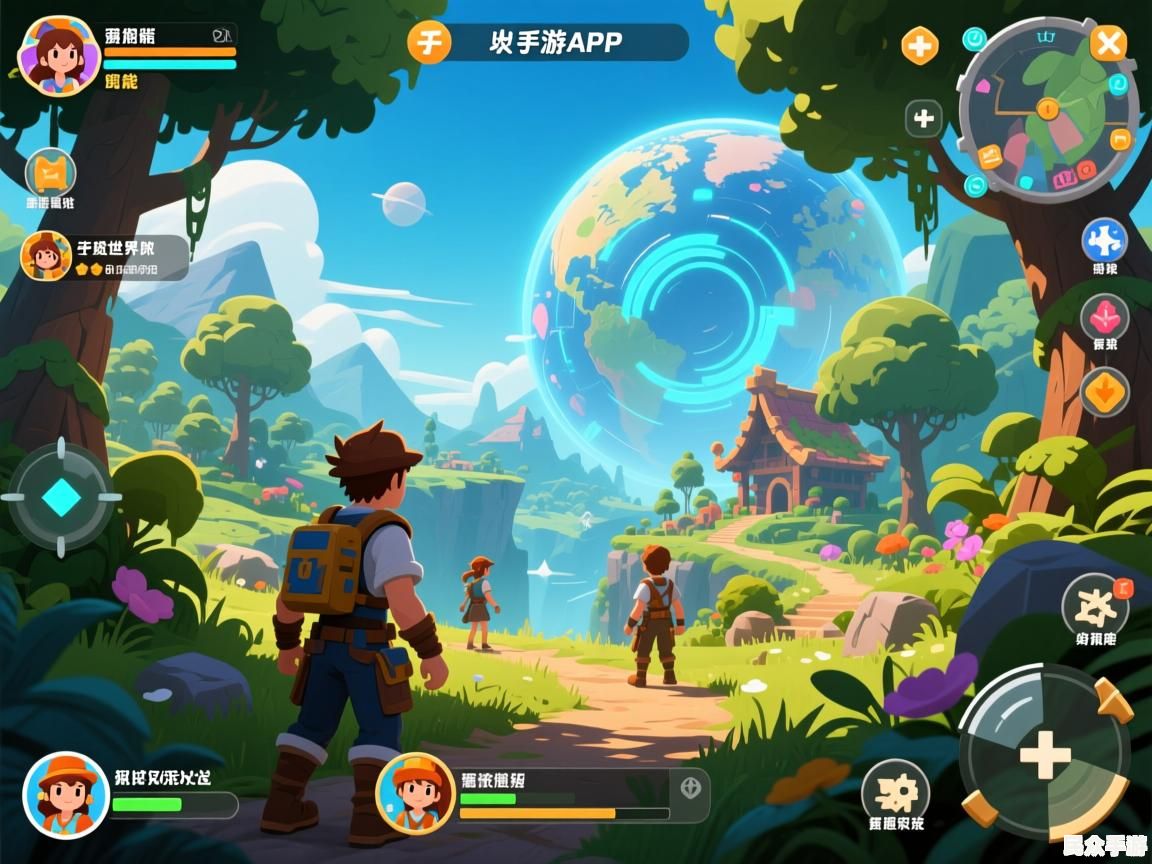Activate the gear skill with red badge
Image resolution: width=1152 pixels, height=864 pixels.
coord(1094,606)
